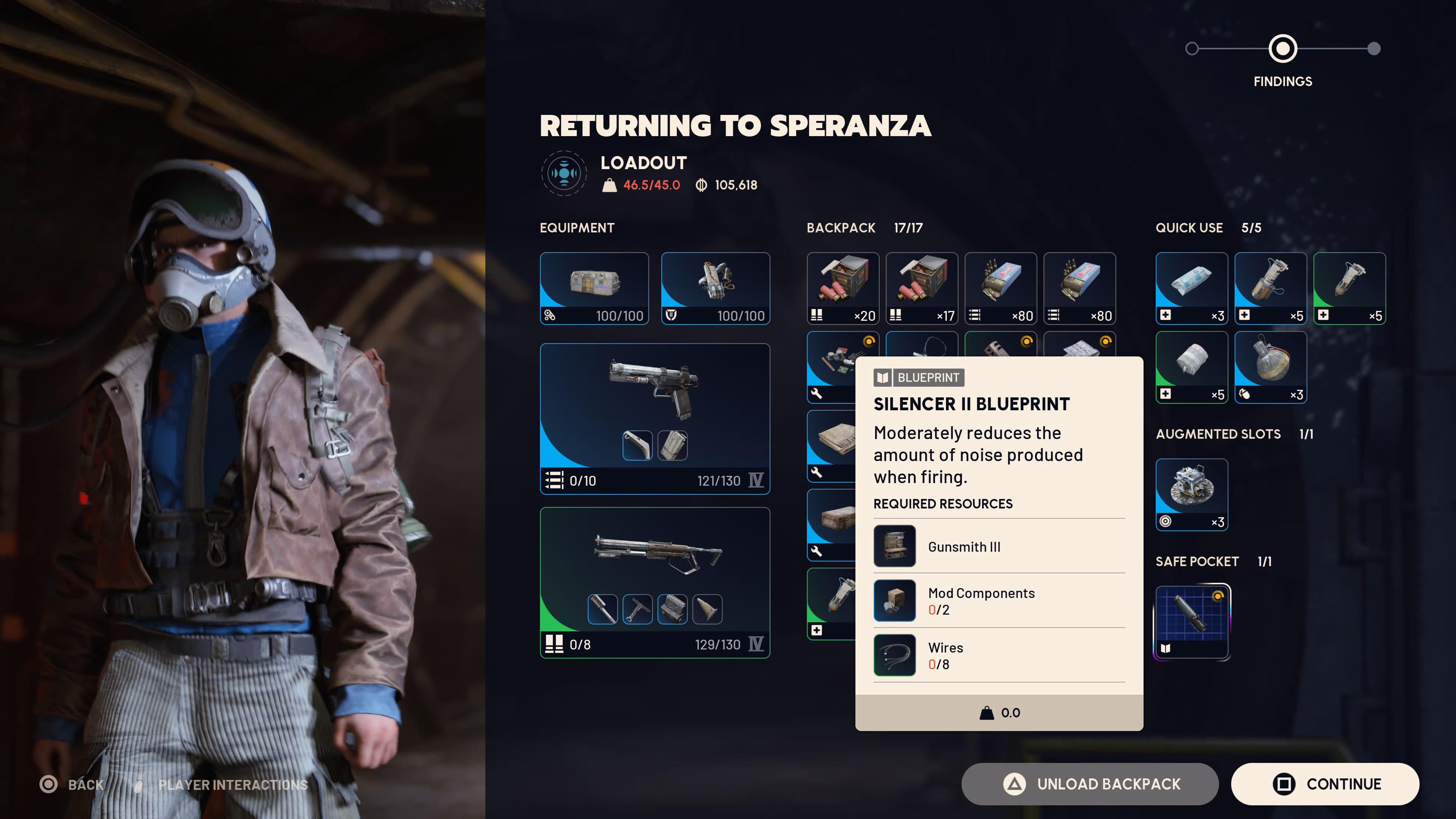
Task: Select the pistol's magazine attachment
Action: point(672,446)
